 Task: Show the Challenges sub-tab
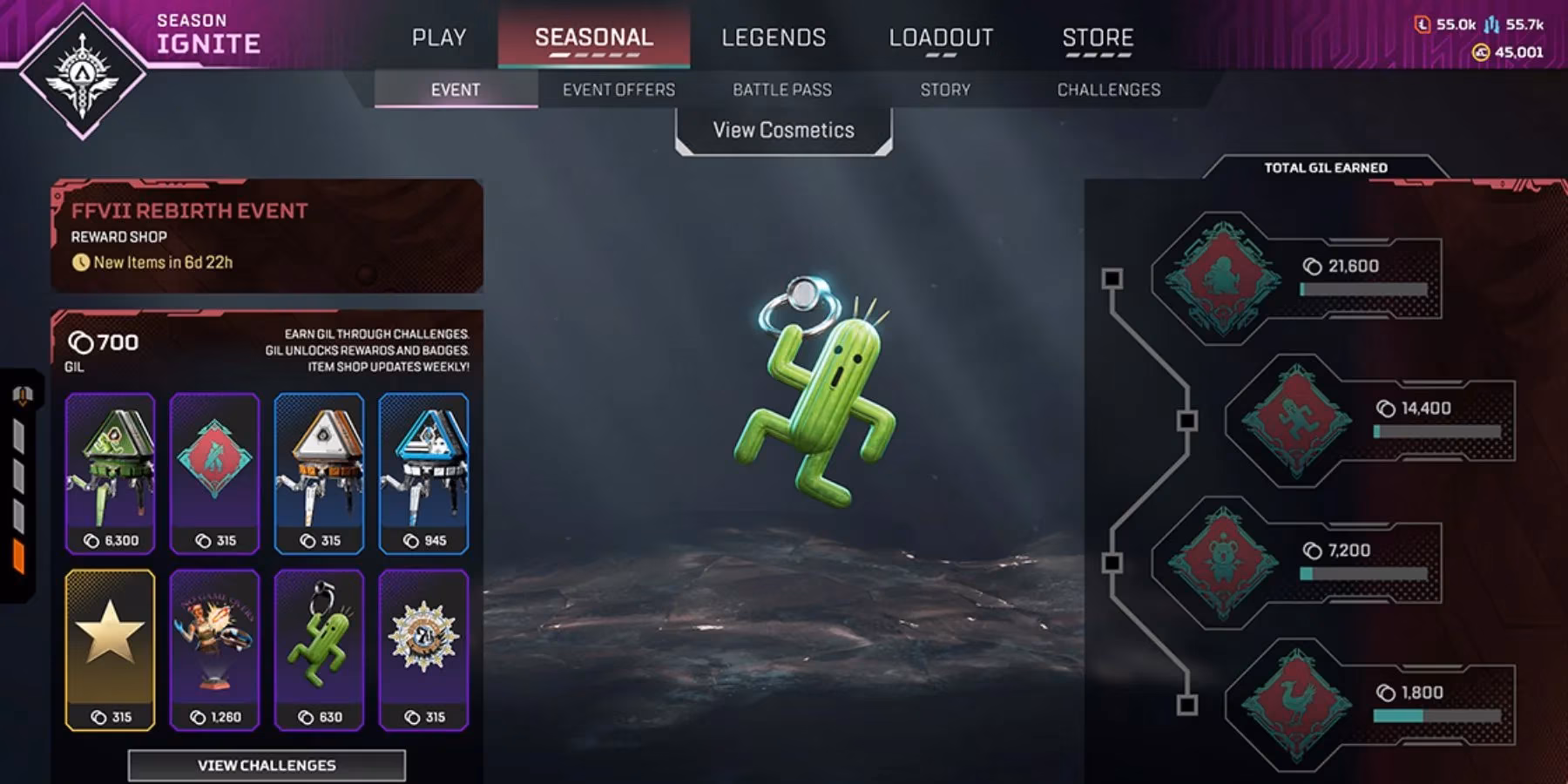point(1109,90)
